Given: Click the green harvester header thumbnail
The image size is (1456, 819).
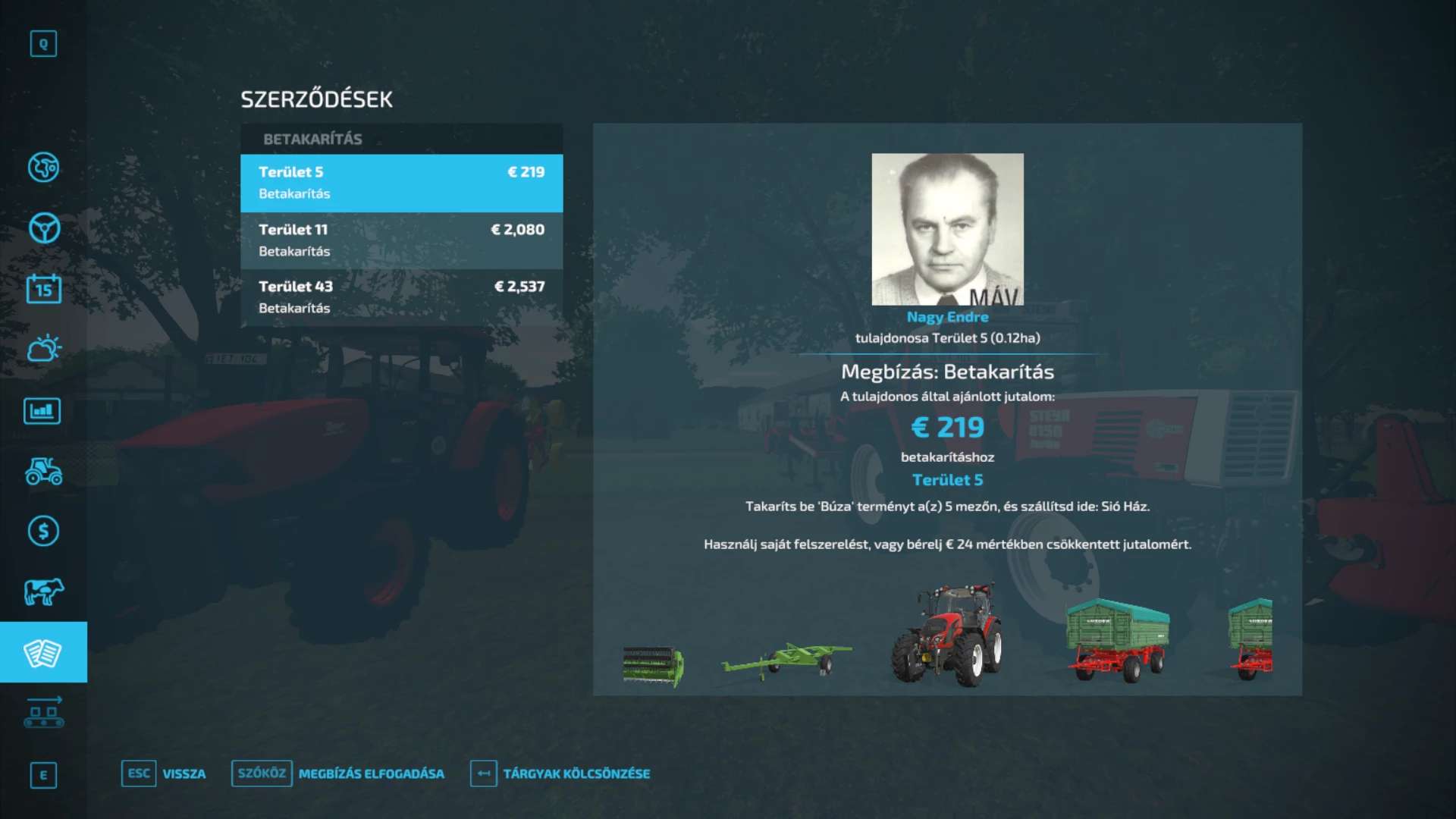Looking at the screenshot, I should coord(653,666).
